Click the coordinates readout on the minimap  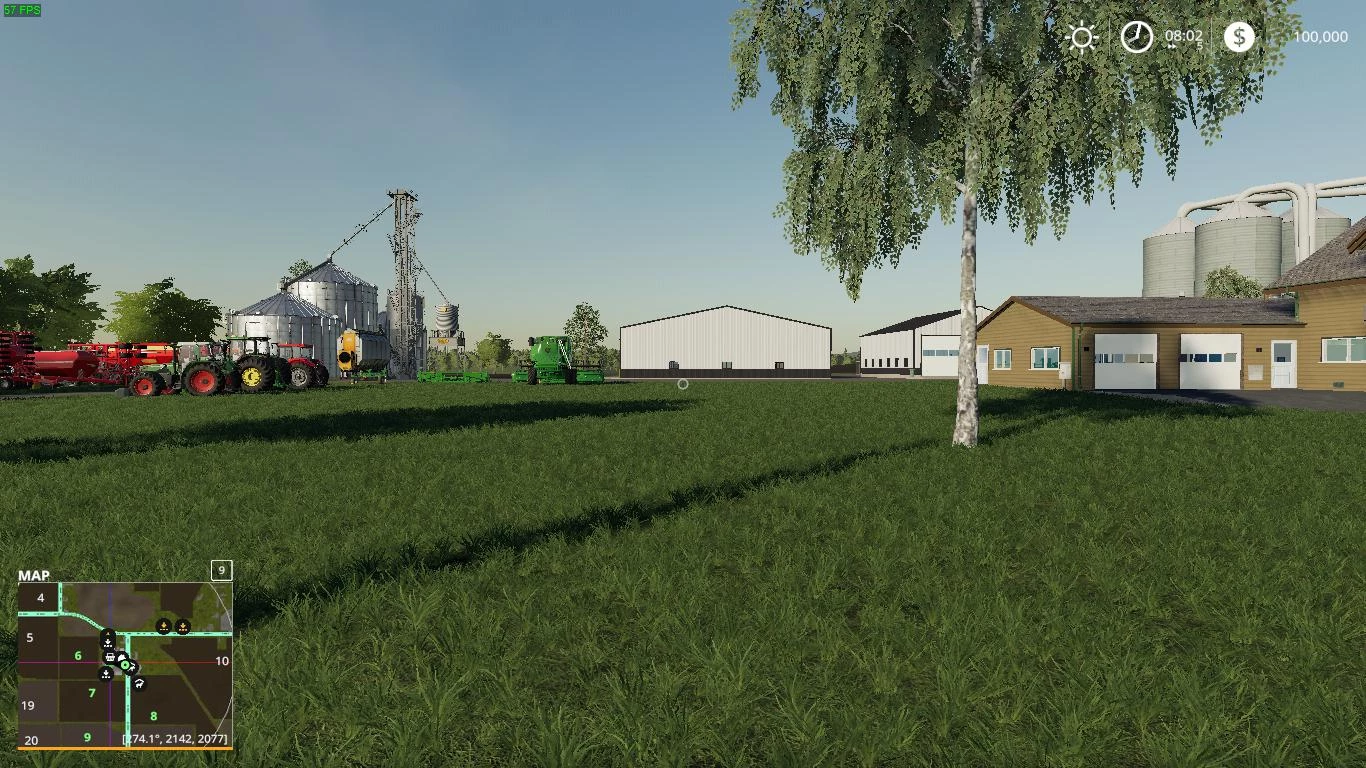(x=173, y=738)
